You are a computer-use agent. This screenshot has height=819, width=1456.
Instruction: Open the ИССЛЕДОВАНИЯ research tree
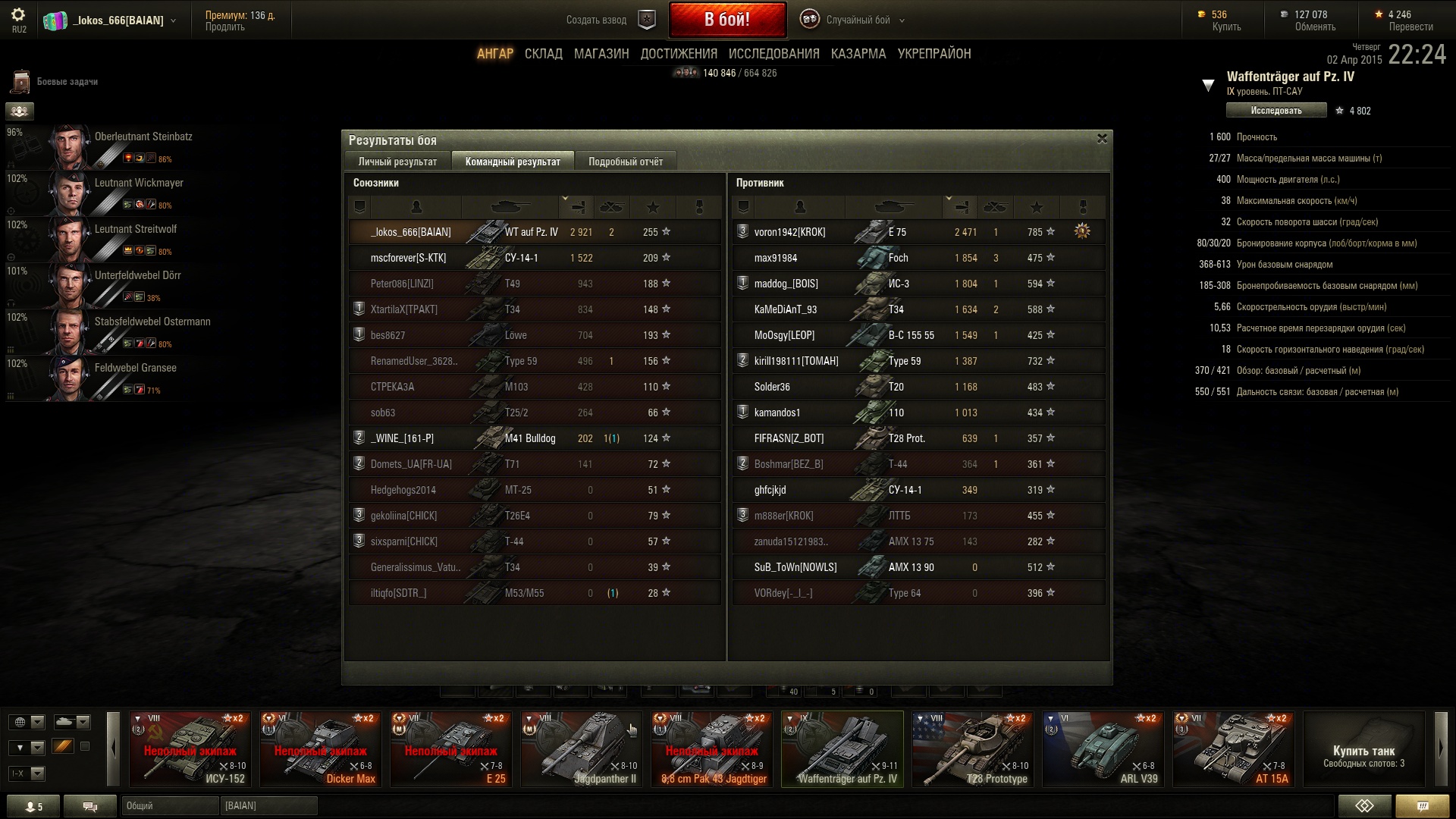tap(773, 54)
